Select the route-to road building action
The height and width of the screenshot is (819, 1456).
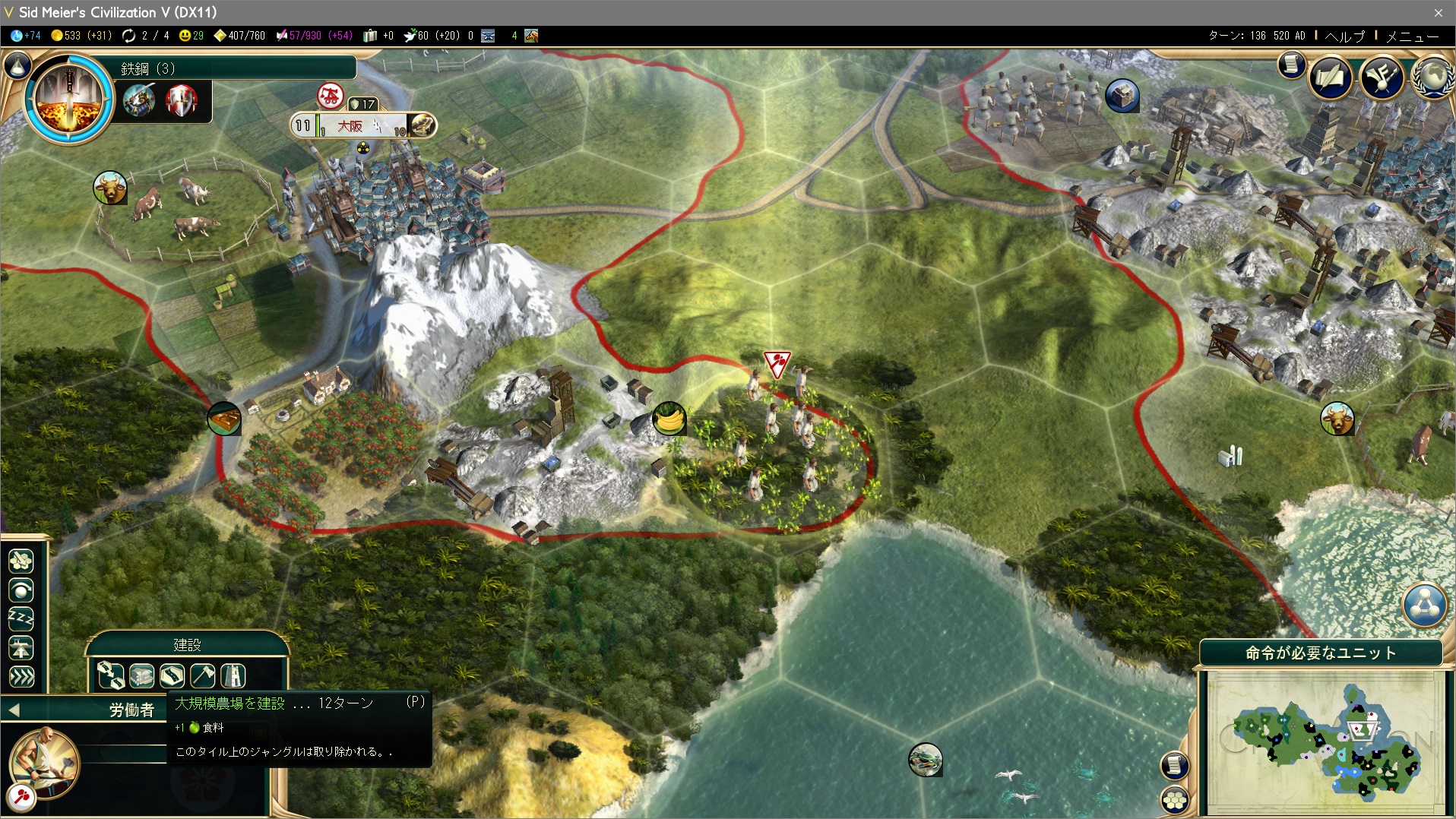[111, 675]
